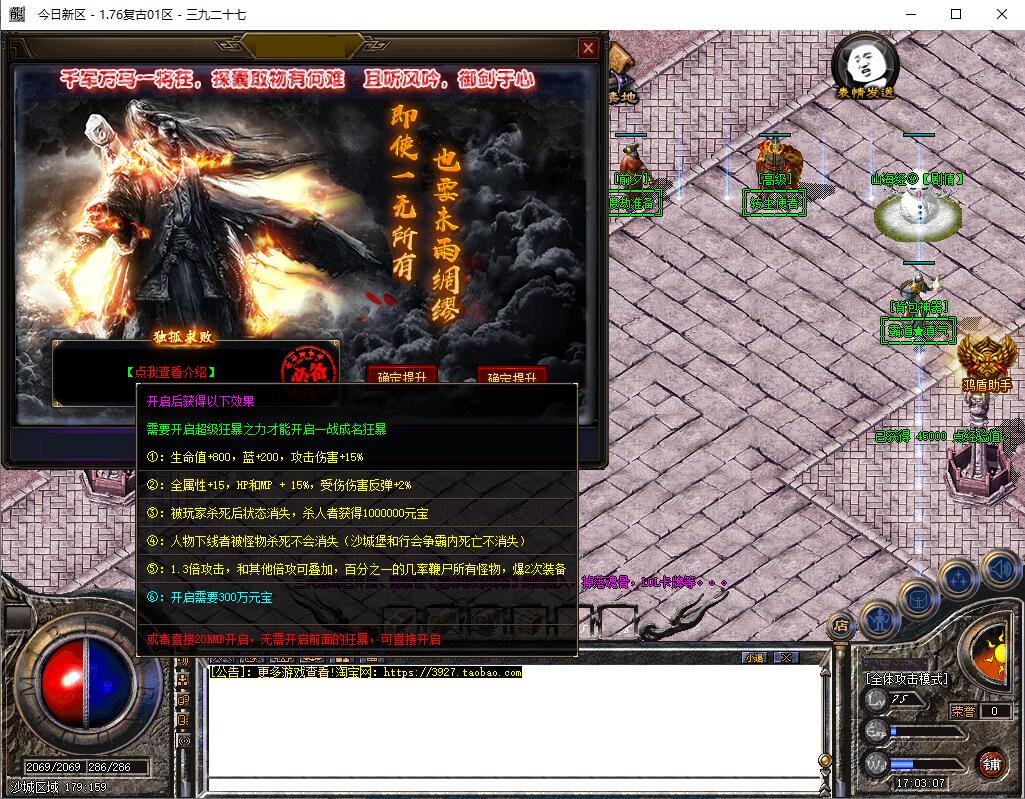Toggle sound with the speaker icon
The height and width of the screenshot is (799, 1025).
coord(999,570)
